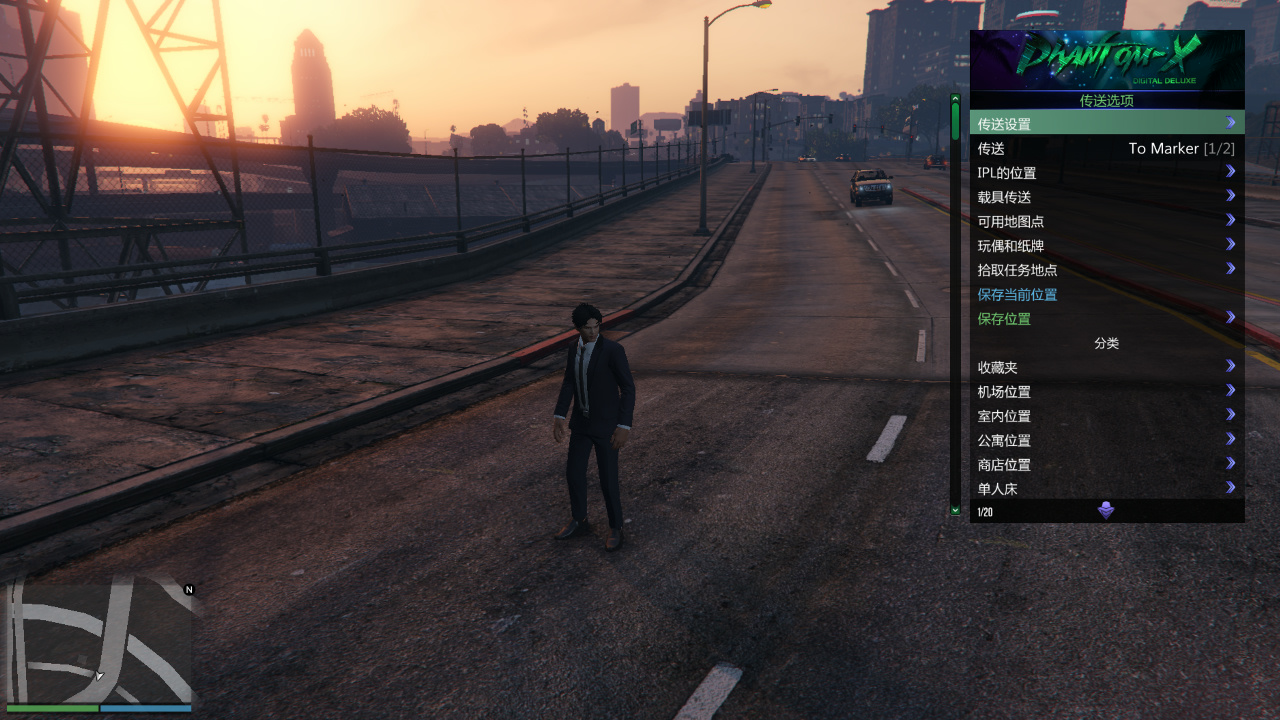This screenshot has height=720, width=1280.
Task: Click the purple down arrow in menu footer
Action: [x=1106, y=511]
